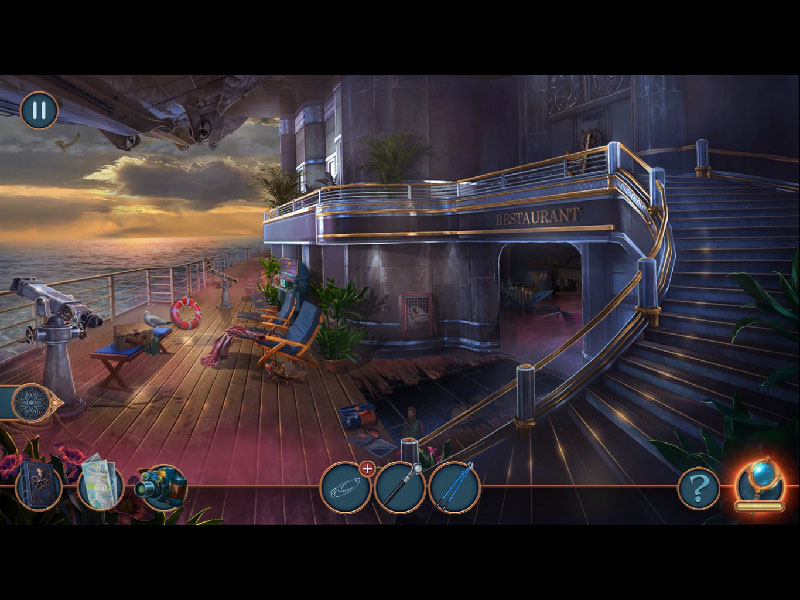The width and height of the screenshot is (800, 600).
Task: Open the round amulet side panel
Action: point(33,403)
